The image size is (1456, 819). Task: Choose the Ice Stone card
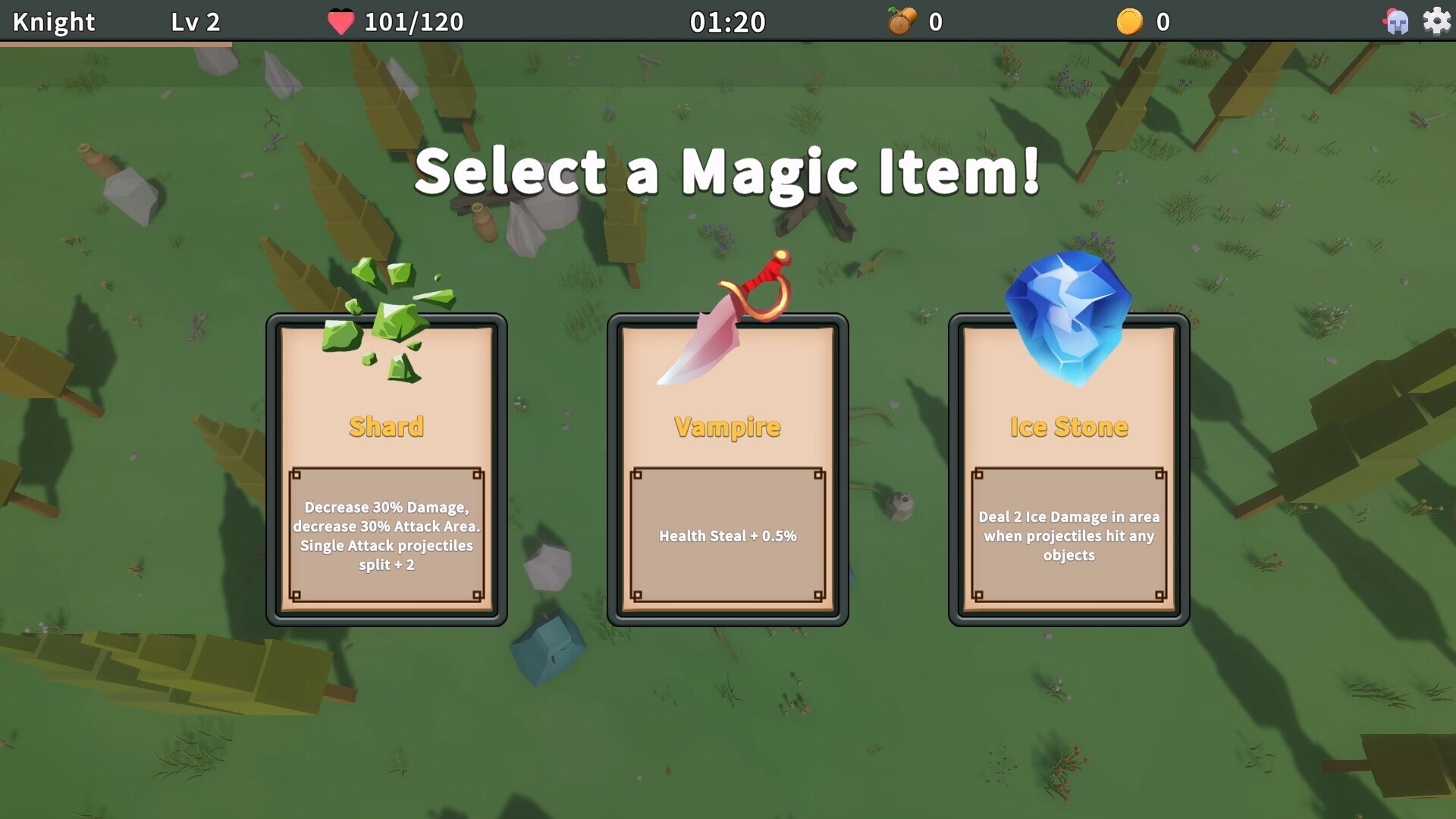(1068, 466)
